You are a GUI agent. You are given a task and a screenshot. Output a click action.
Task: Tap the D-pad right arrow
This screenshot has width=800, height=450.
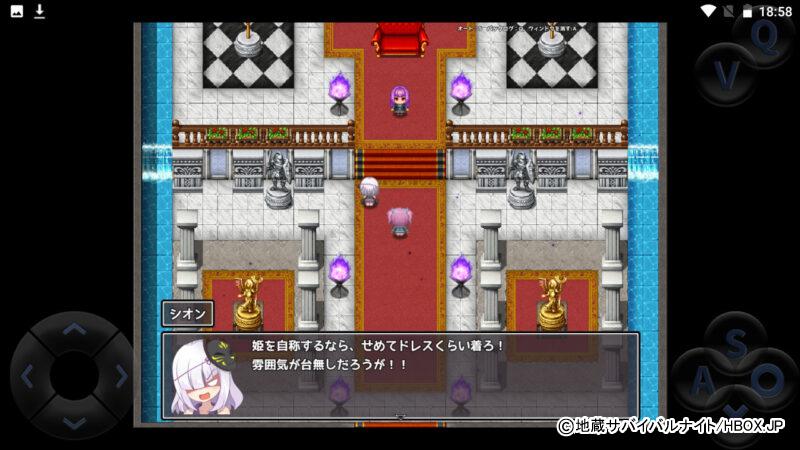click(120, 376)
